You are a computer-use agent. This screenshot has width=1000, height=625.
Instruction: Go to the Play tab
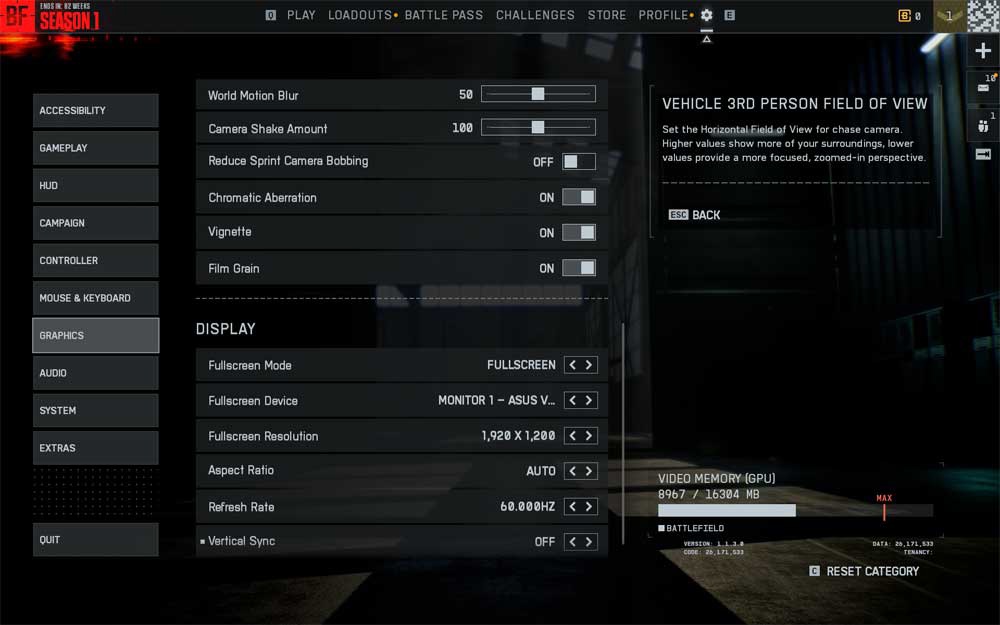[x=300, y=15]
